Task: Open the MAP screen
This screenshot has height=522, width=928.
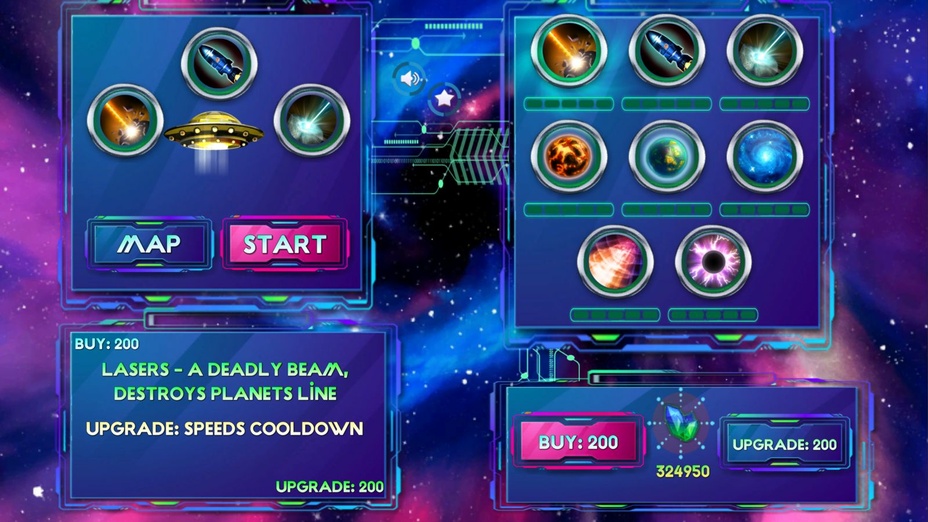Action: (150, 244)
